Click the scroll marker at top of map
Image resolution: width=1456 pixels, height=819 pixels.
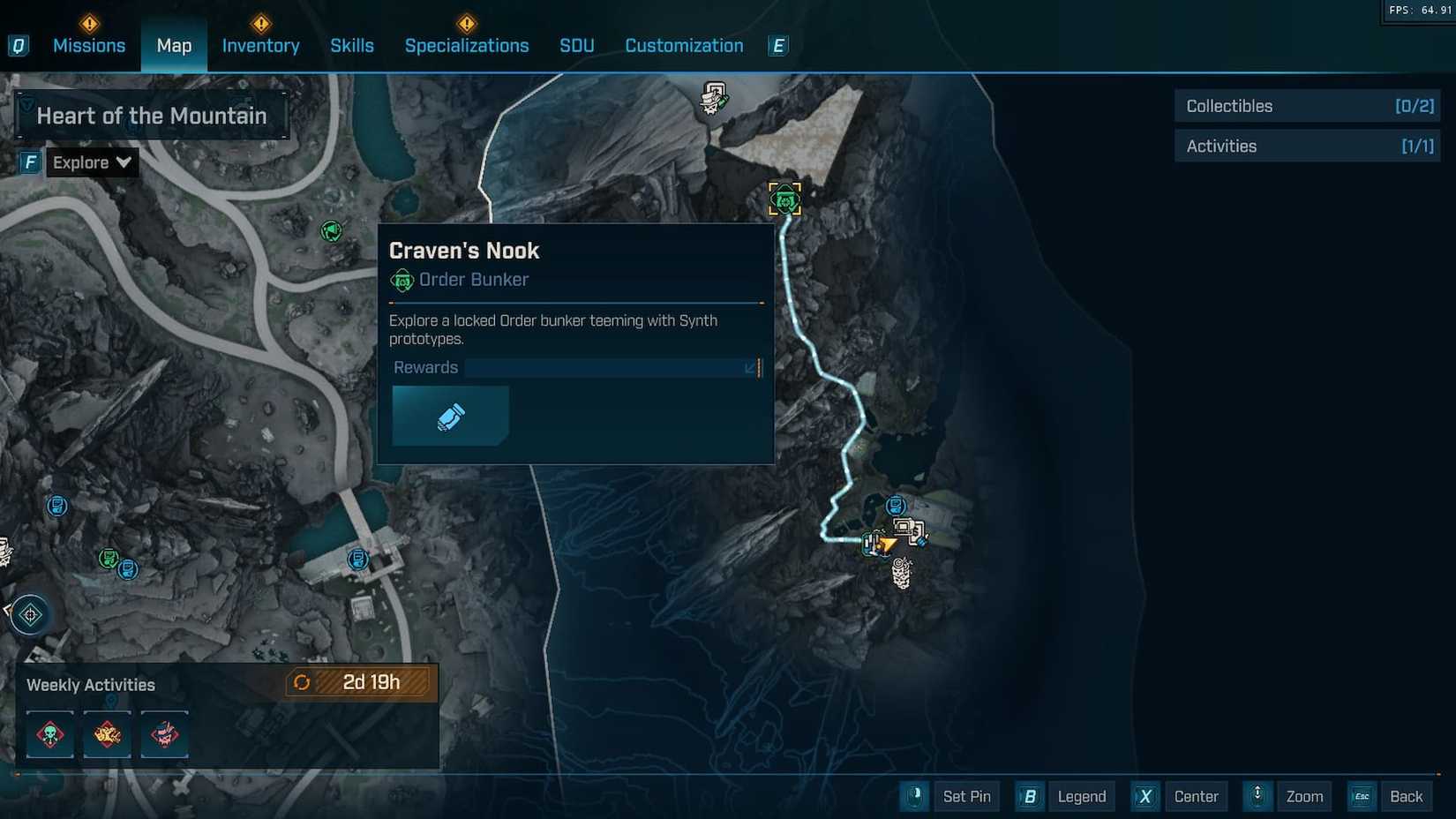(711, 99)
